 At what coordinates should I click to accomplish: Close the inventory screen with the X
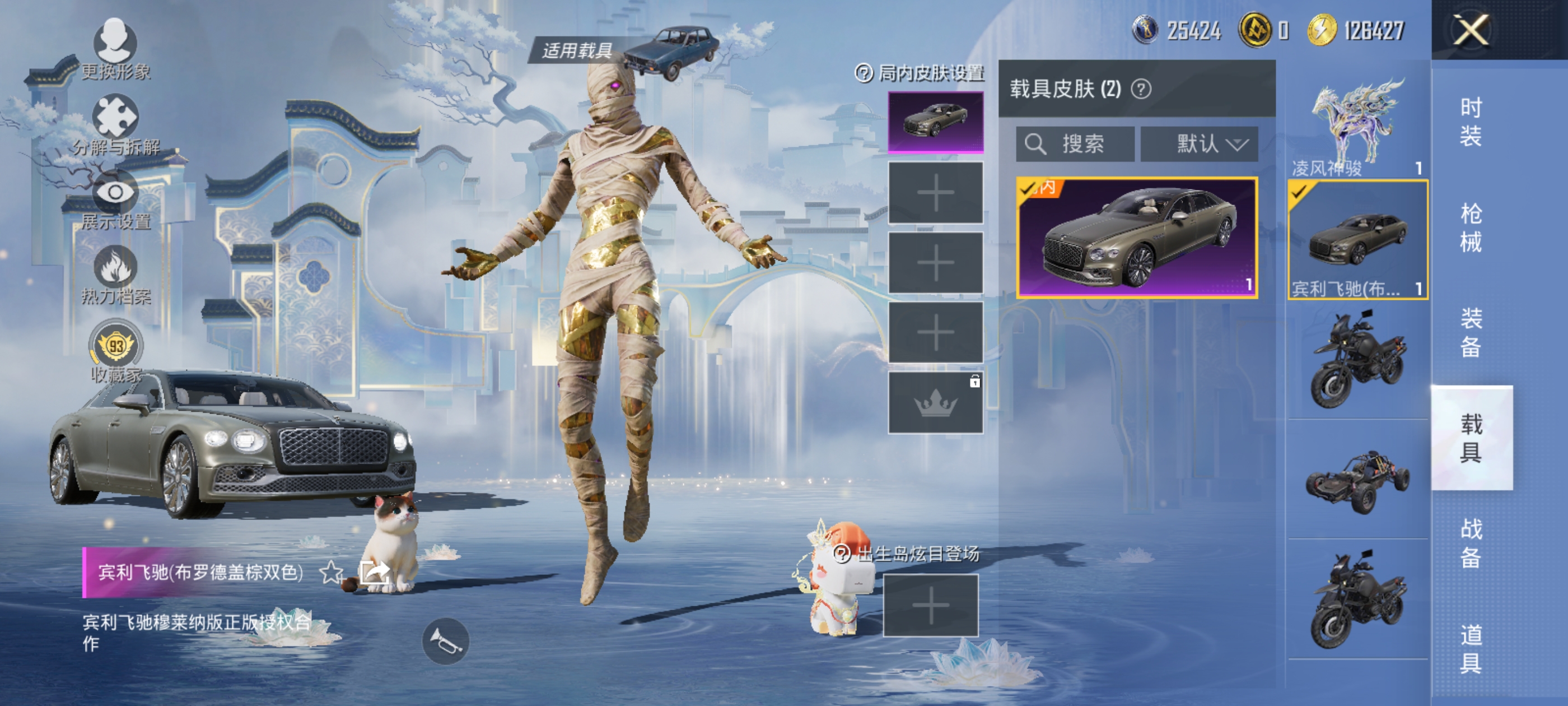point(1471,29)
